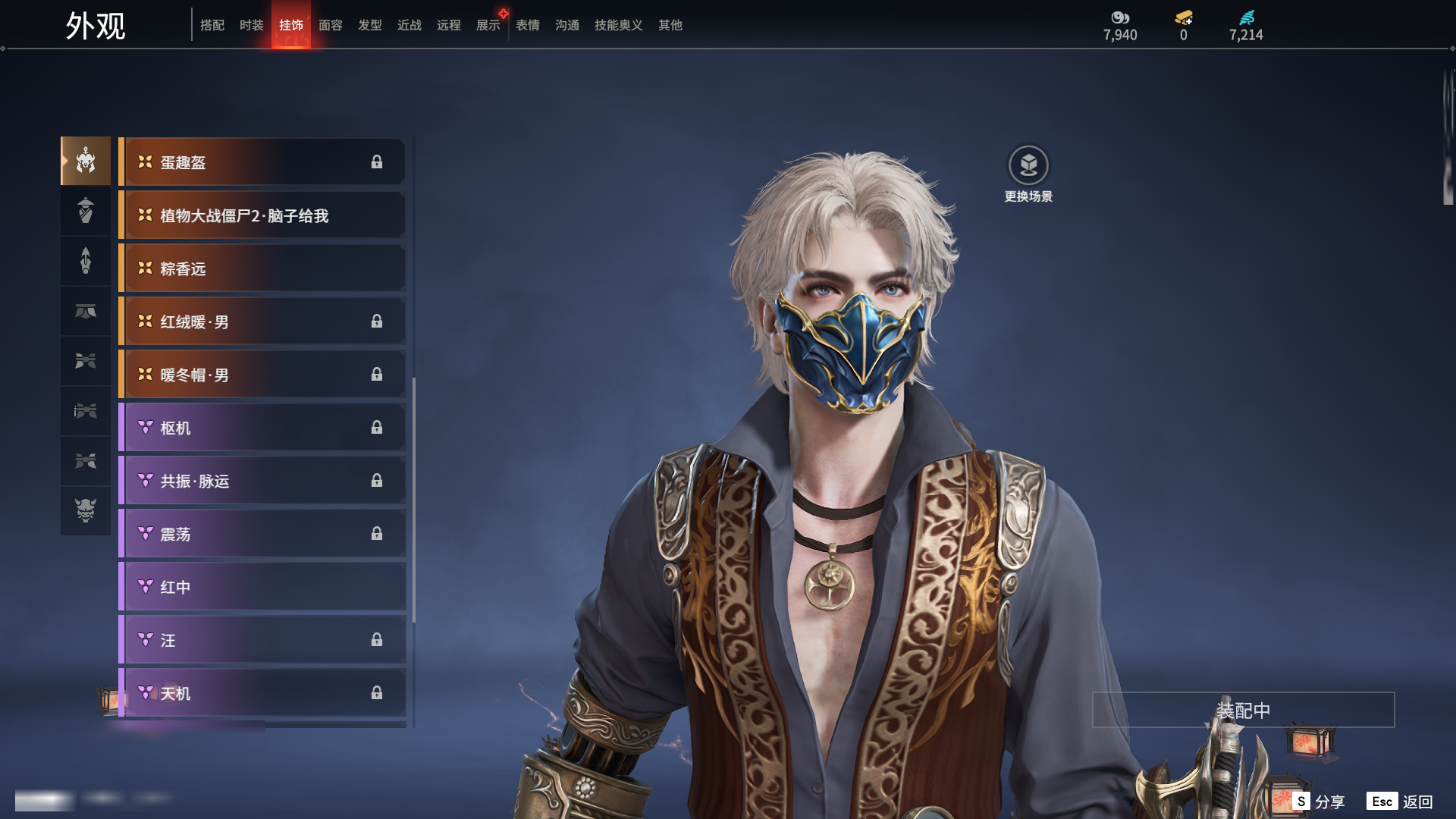Screen dimensions: 1456x819
Task: Pick the 粽香远 accessory
Action: coord(262,268)
